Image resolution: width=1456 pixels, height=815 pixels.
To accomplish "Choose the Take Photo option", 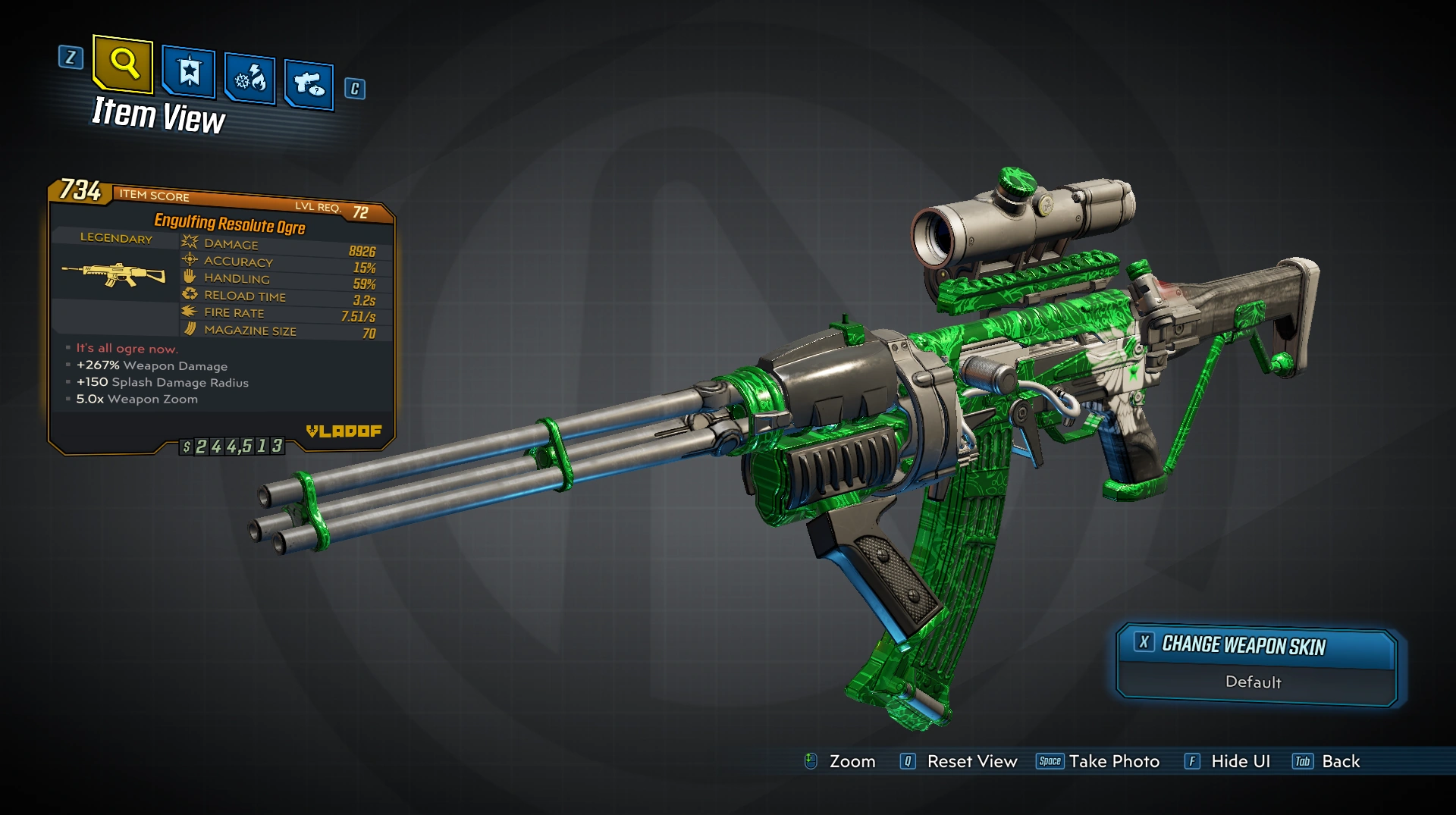I will point(1098,761).
